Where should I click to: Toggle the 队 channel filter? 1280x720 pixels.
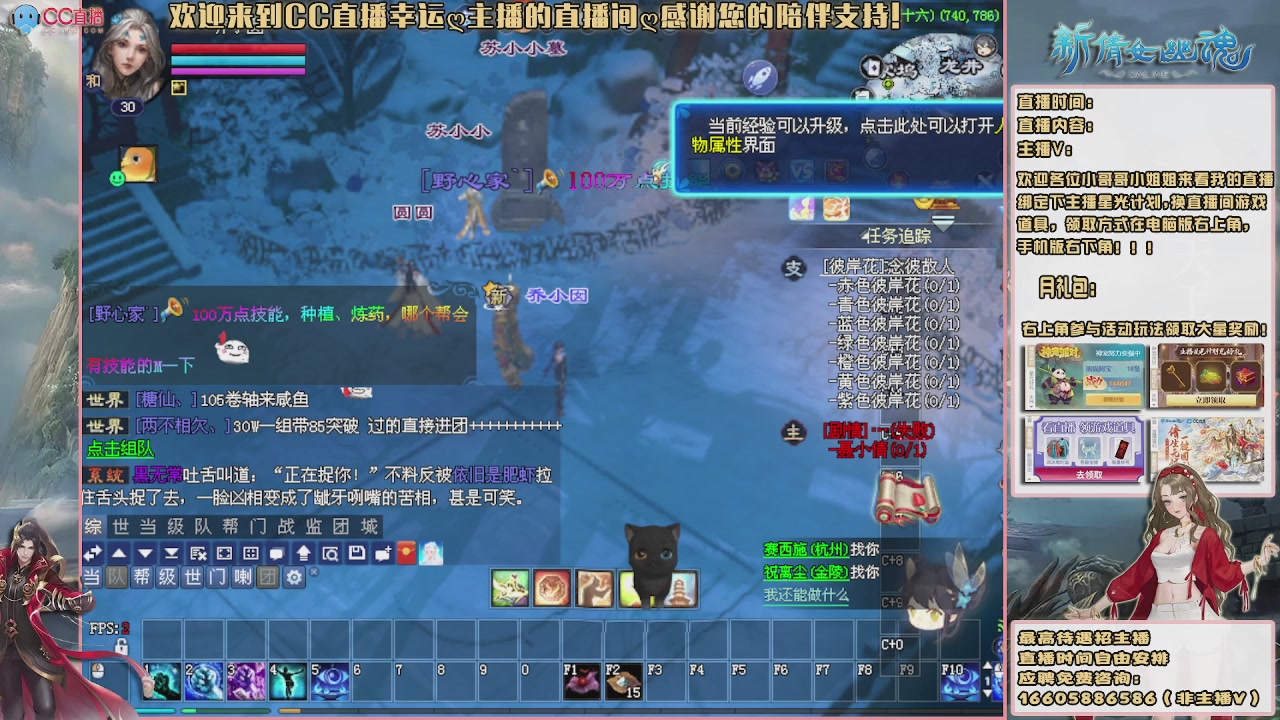tap(115, 576)
